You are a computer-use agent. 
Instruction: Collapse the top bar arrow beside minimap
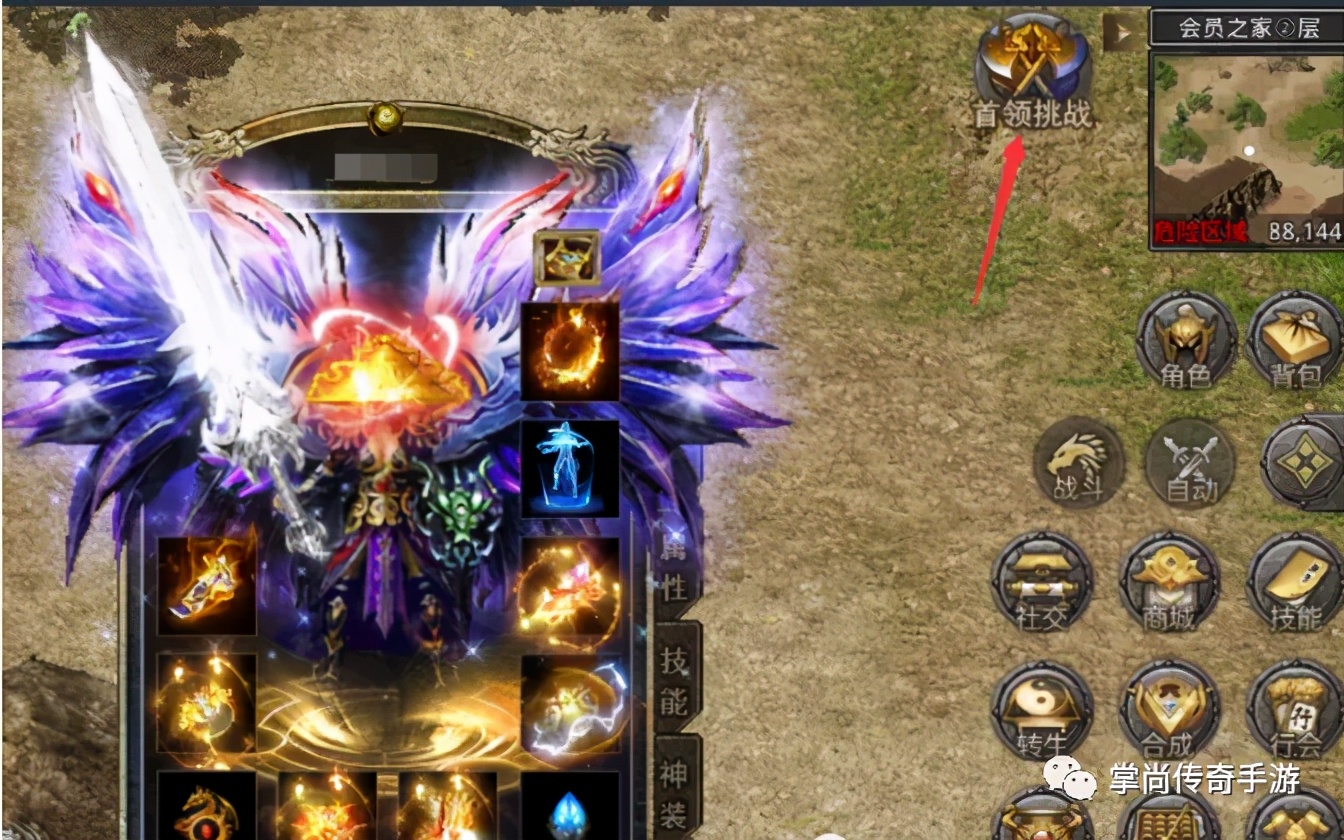[1121, 35]
